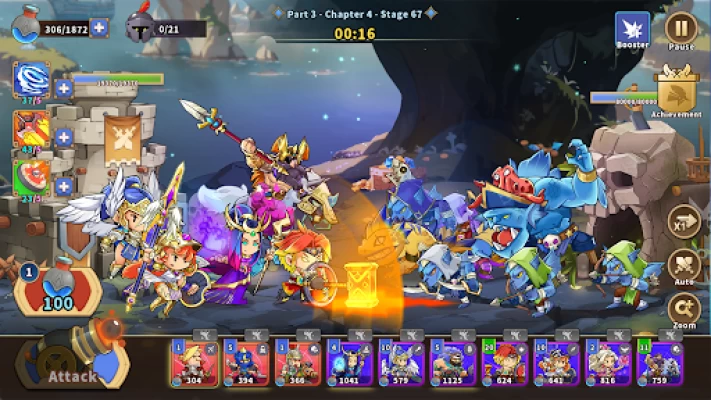This screenshot has height=400, width=711.
Task: Select the hero card costing 759
Action: (657, 362)
